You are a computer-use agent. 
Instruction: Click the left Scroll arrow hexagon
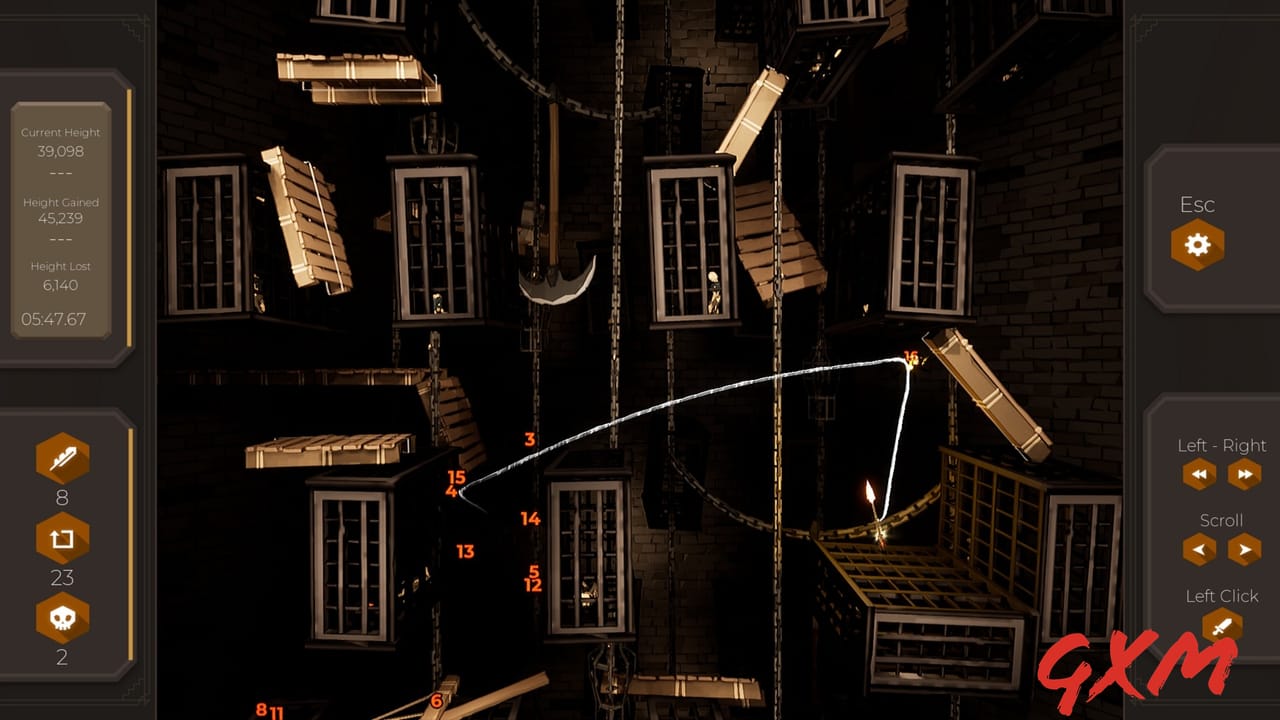(1199, 549)
